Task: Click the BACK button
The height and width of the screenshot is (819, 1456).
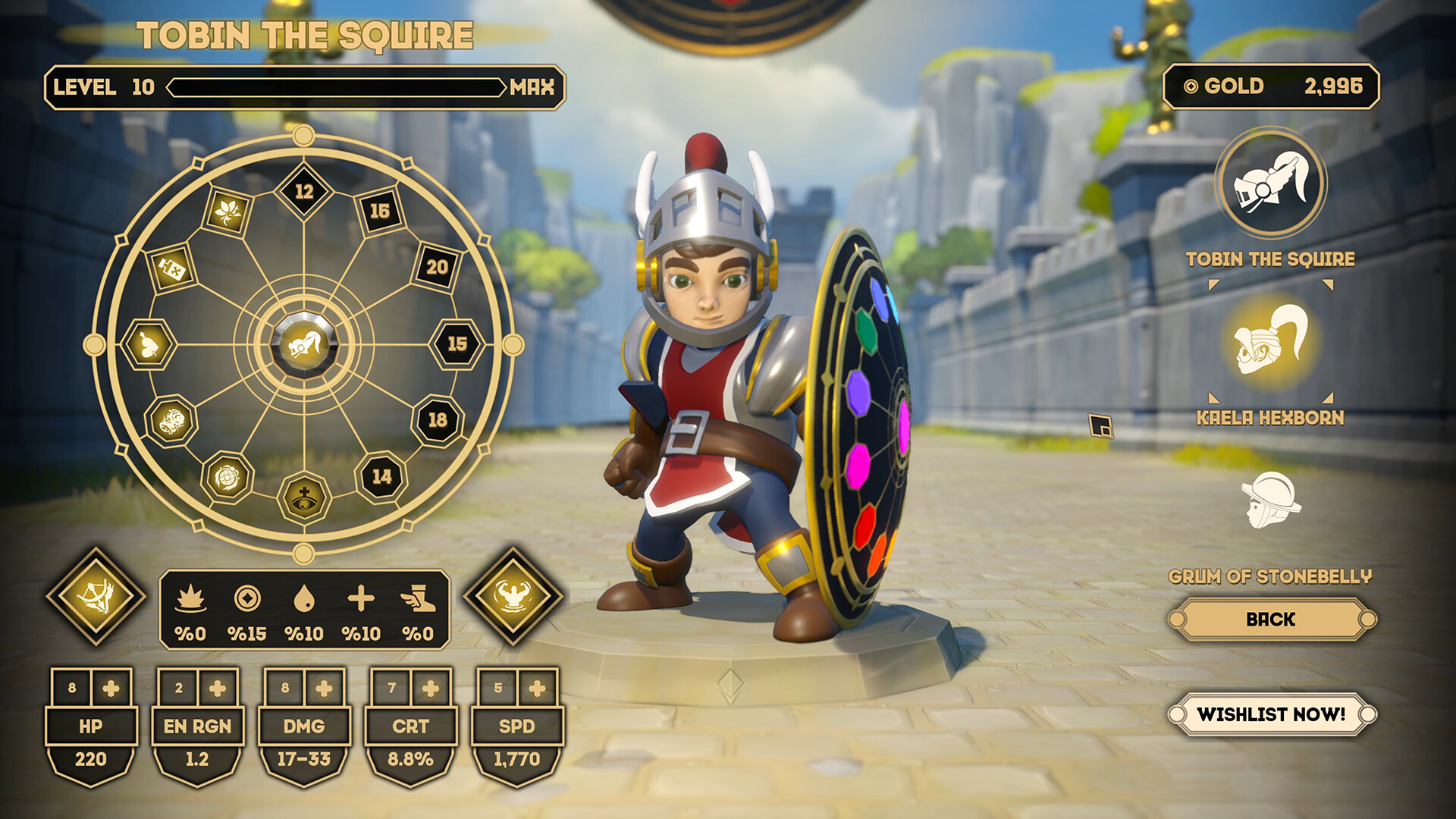Action: point(1271,620)
